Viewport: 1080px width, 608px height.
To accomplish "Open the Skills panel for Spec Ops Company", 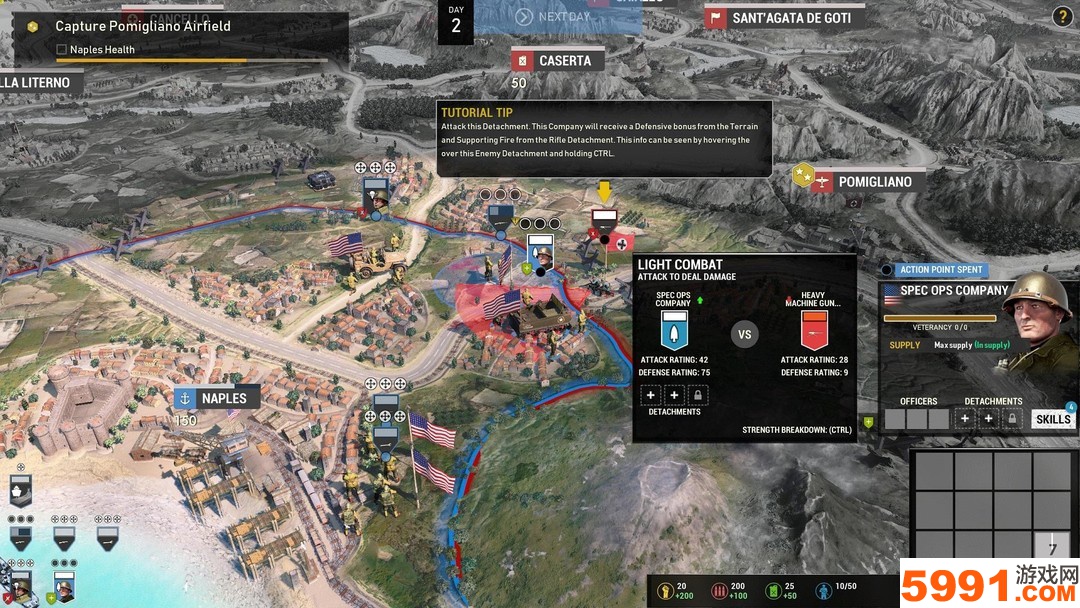I will [1052, 419].
